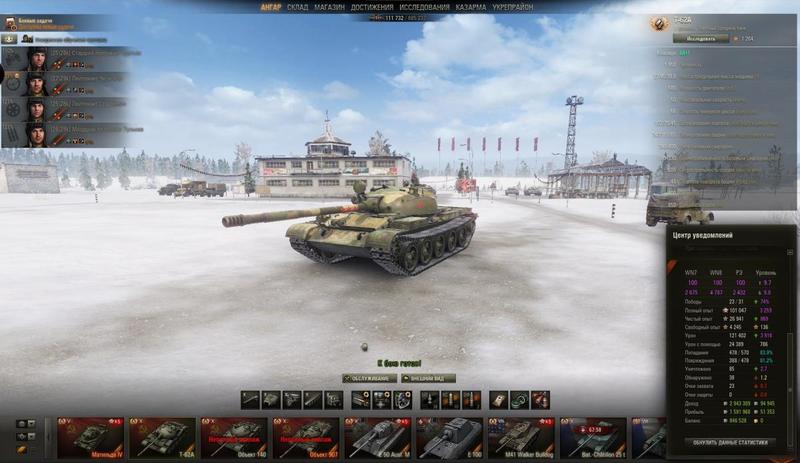The image size is (800, 463).
Task: Switch to the ИССЛЕДОВАНИЯ tab
Action: pyautogui.click(x=424, y=7)
